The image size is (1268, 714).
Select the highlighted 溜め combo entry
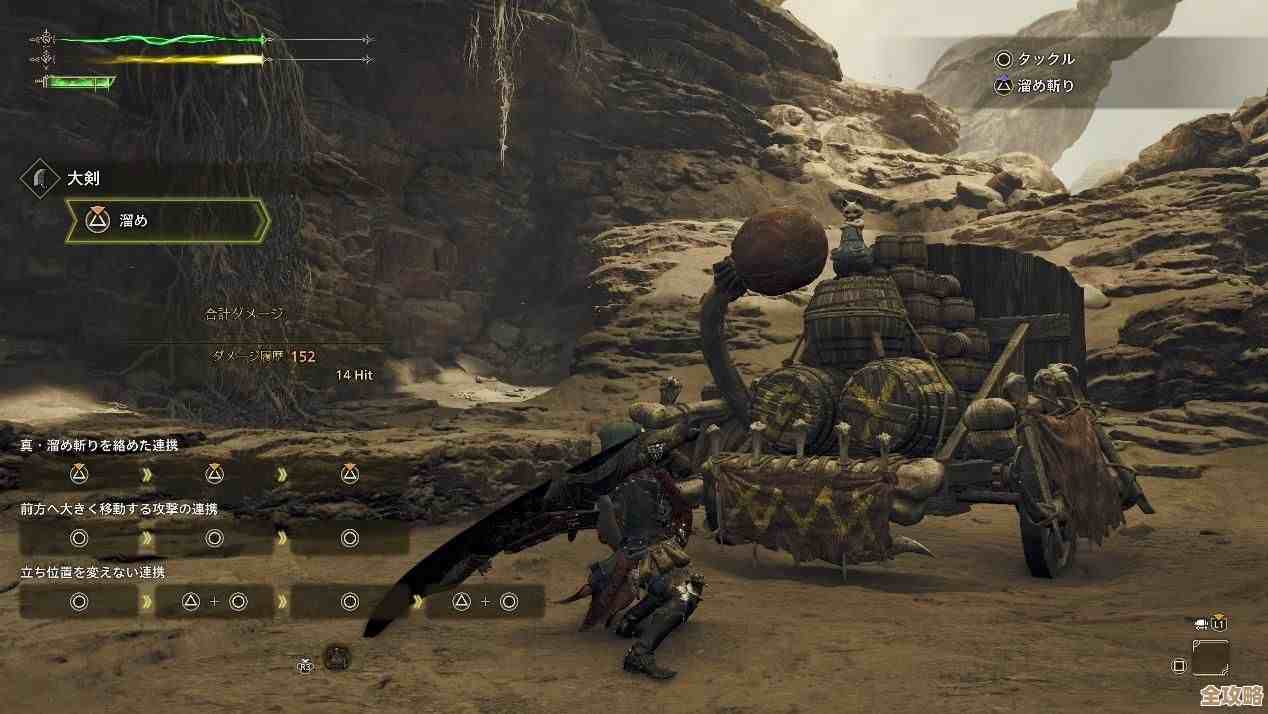[x=167, y=221]
